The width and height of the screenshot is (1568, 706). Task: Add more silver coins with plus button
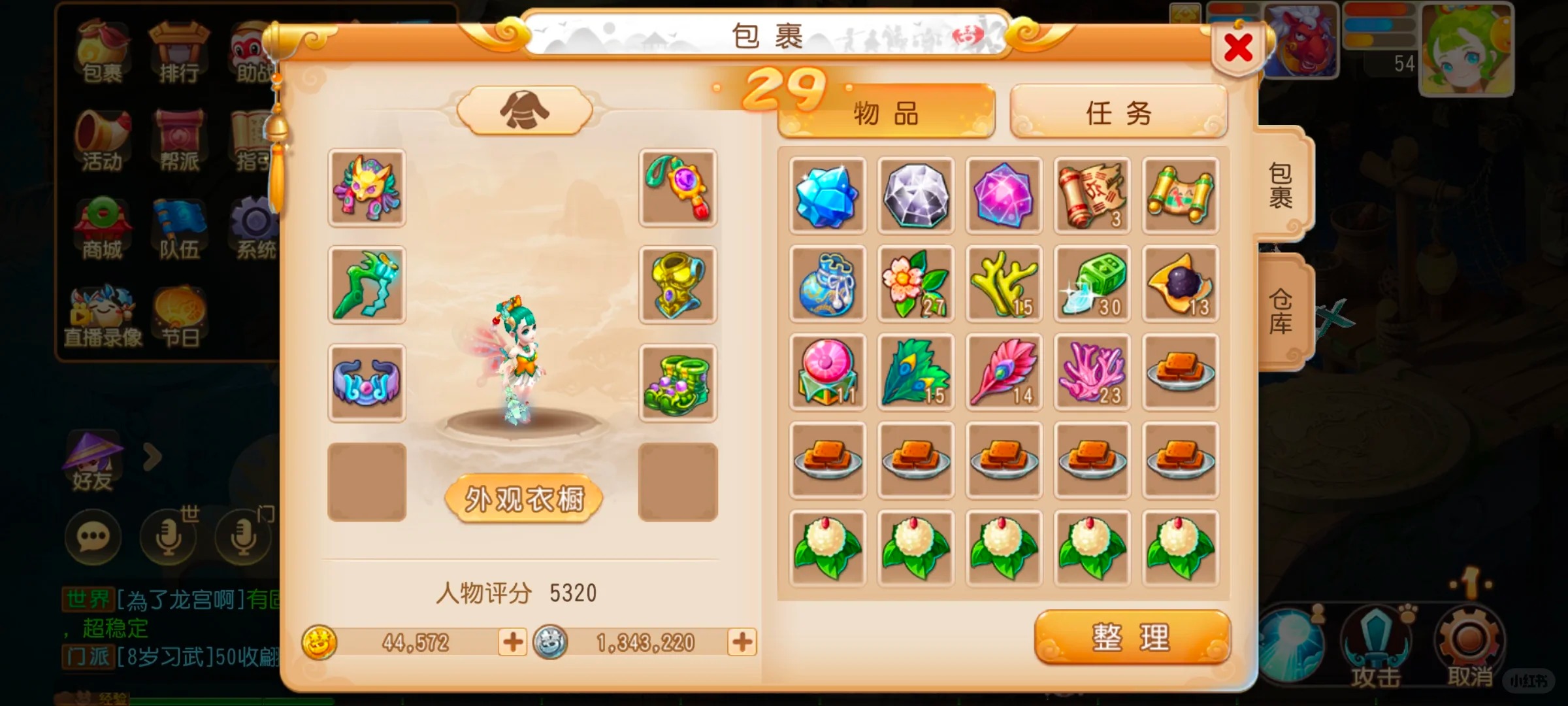(742, 642)
